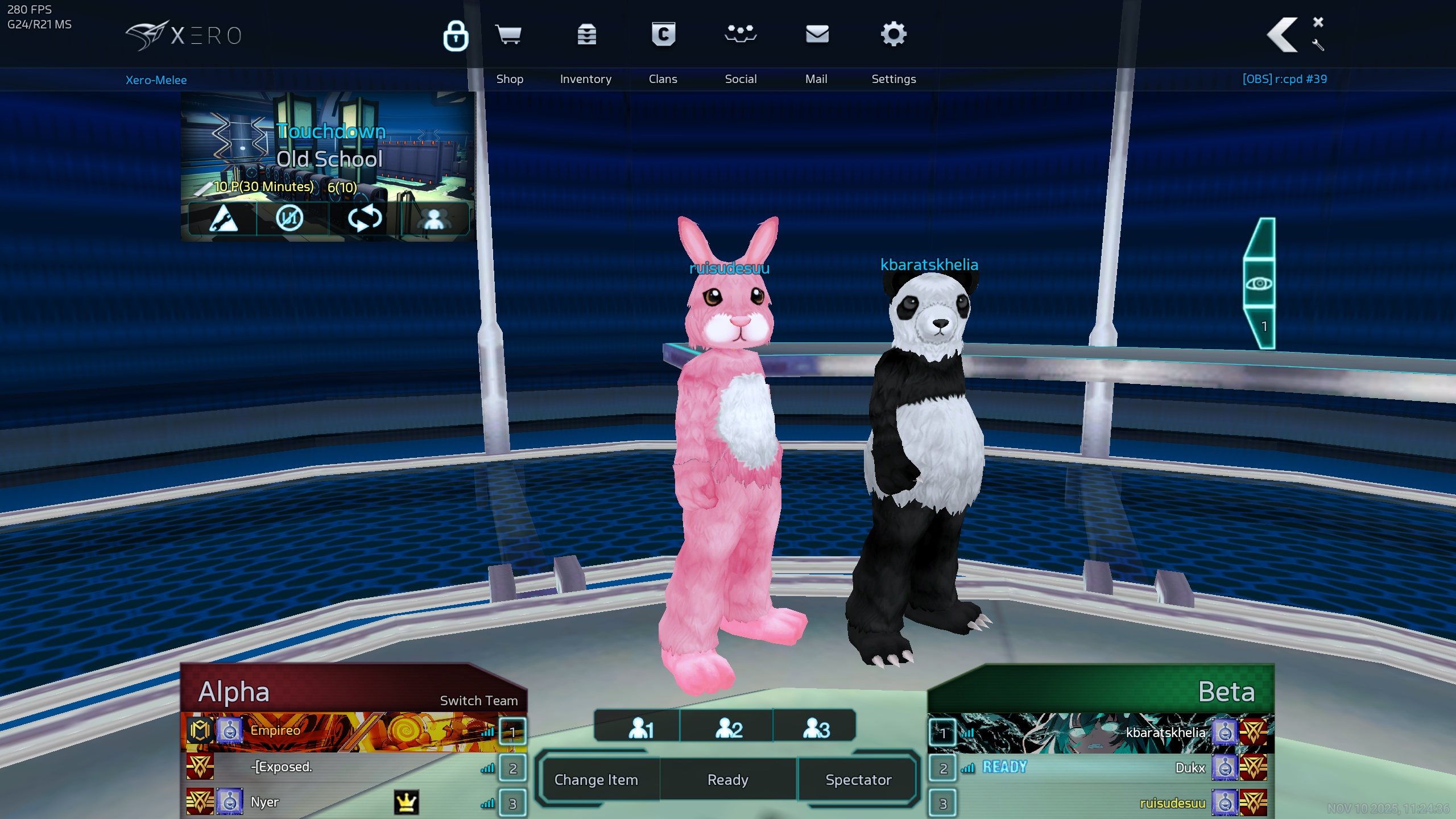This screenshot has width=1456, height=819.
Task: Close the game with the X icon
Action: [x=1318, y=22]
